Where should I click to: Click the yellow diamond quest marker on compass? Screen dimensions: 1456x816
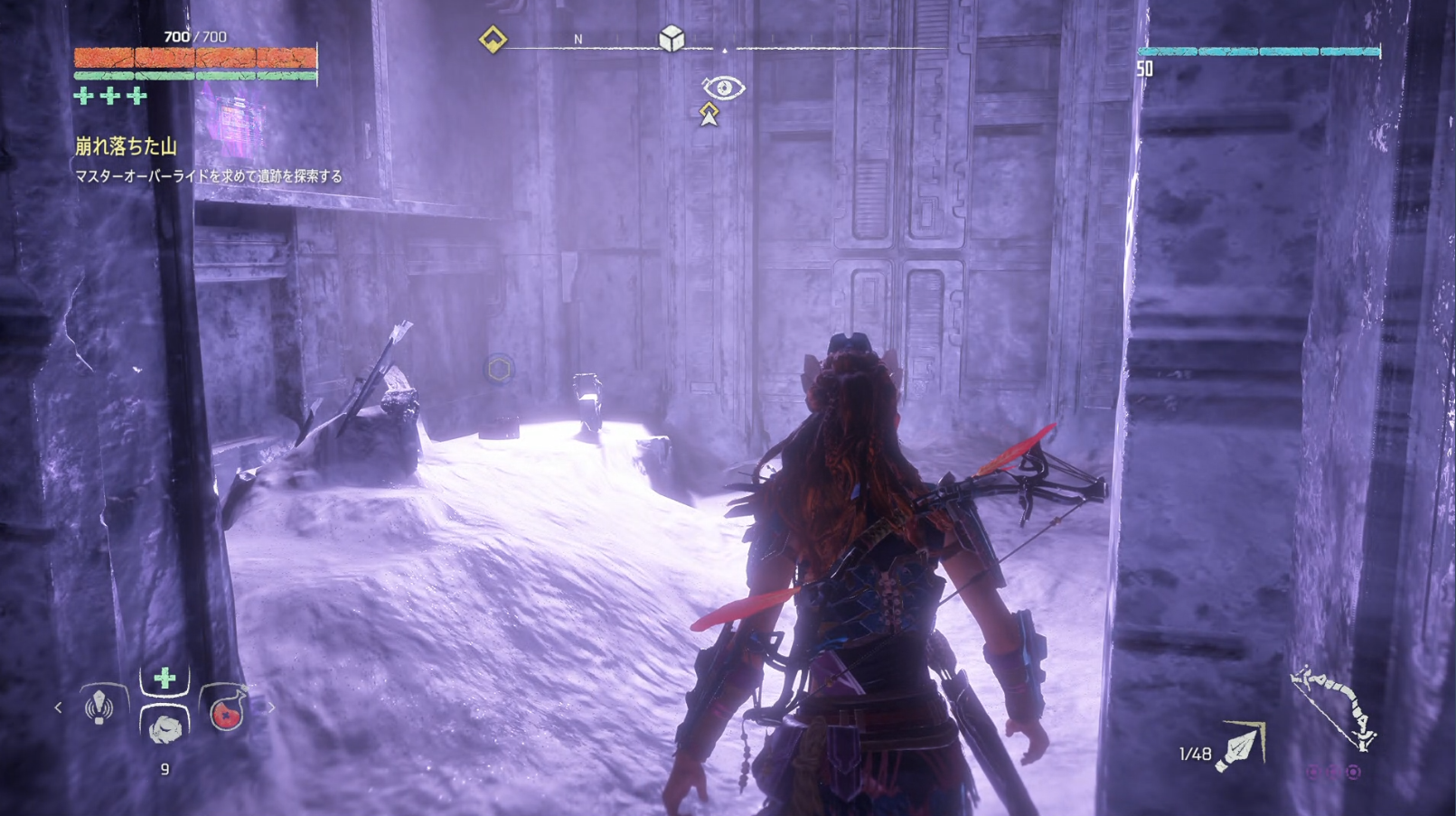click(x=493, y=40)
